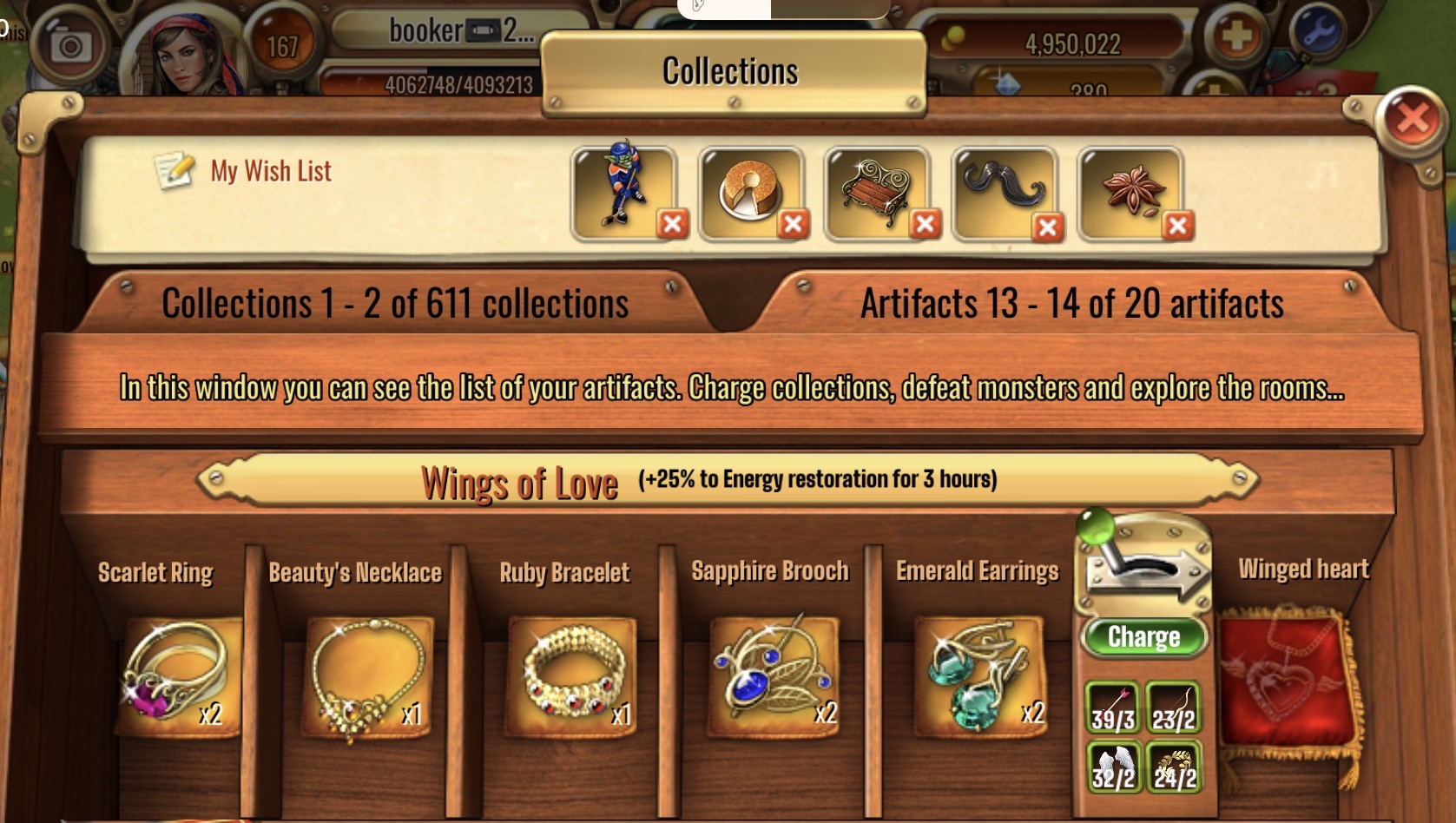Open the Artifacts 13 - 14 tab

coord(1071,304)
